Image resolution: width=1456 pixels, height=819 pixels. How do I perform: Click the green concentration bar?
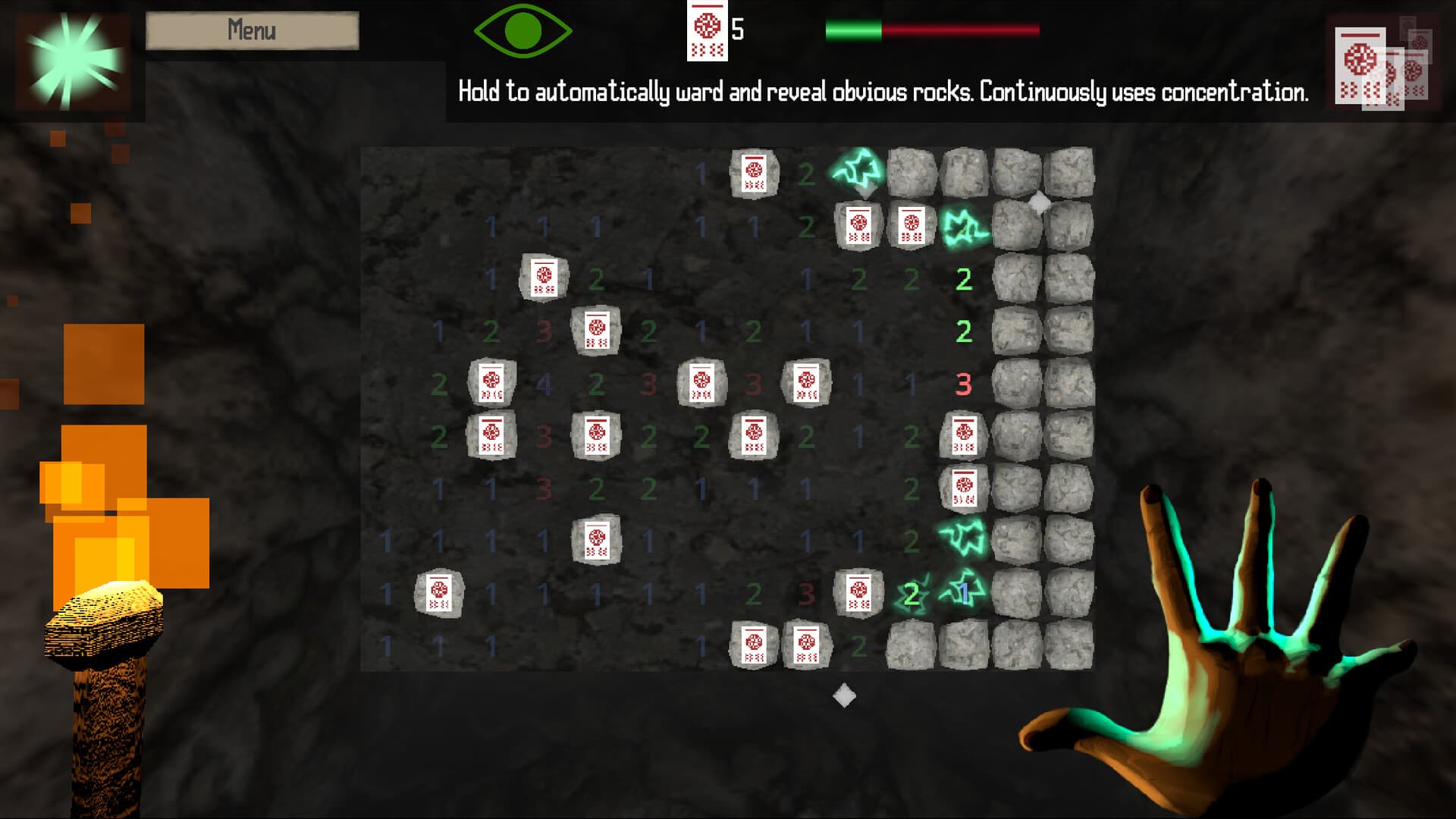(853, 30)
